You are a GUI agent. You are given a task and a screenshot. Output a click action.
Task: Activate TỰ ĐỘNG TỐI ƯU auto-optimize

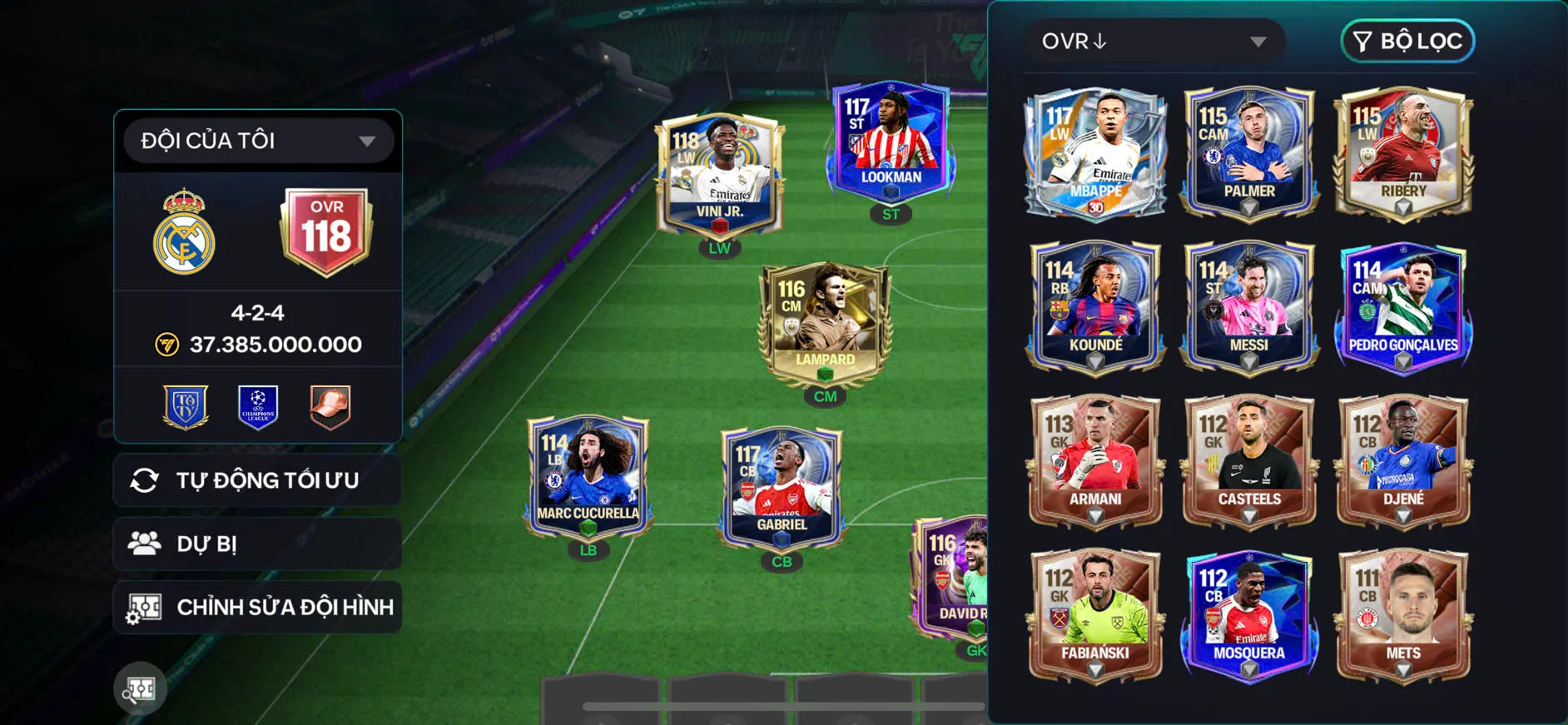pyautogui.click(x=257, y=480)
